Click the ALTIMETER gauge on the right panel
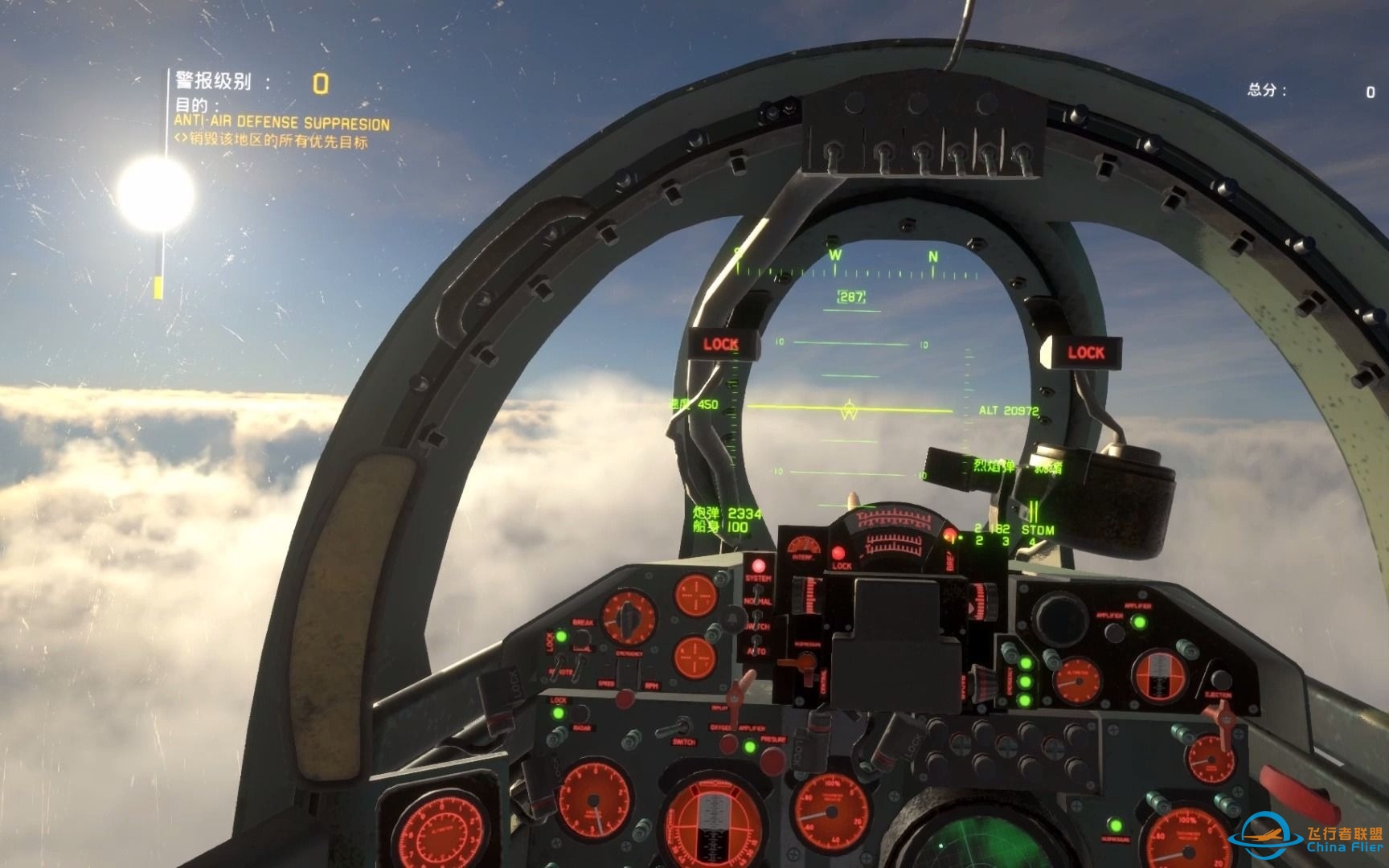The image size is (1389, 868). [1078, 681]
